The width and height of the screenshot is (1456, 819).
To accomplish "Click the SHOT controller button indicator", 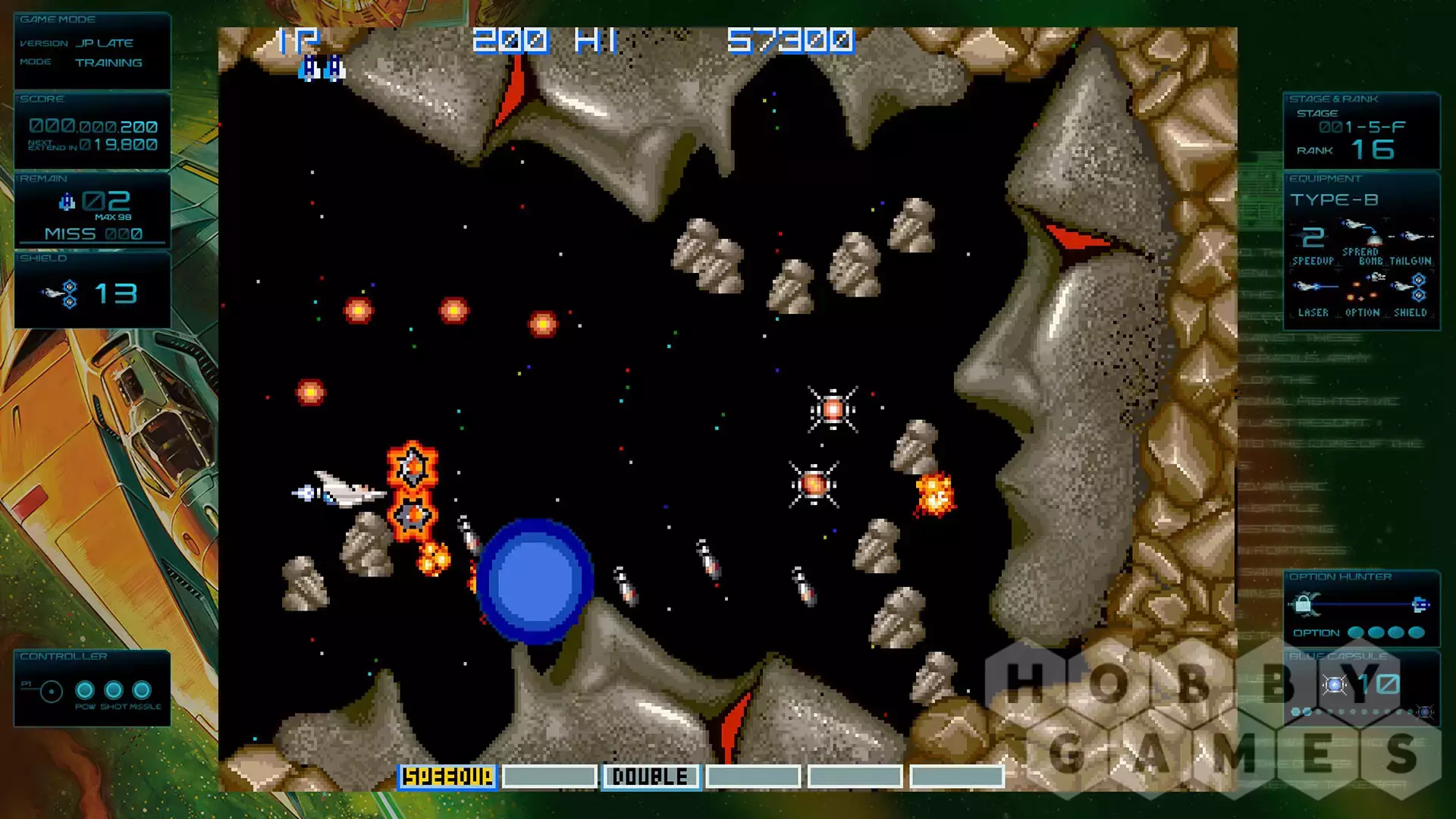I will pyautogui.click(x=114, y=690).
